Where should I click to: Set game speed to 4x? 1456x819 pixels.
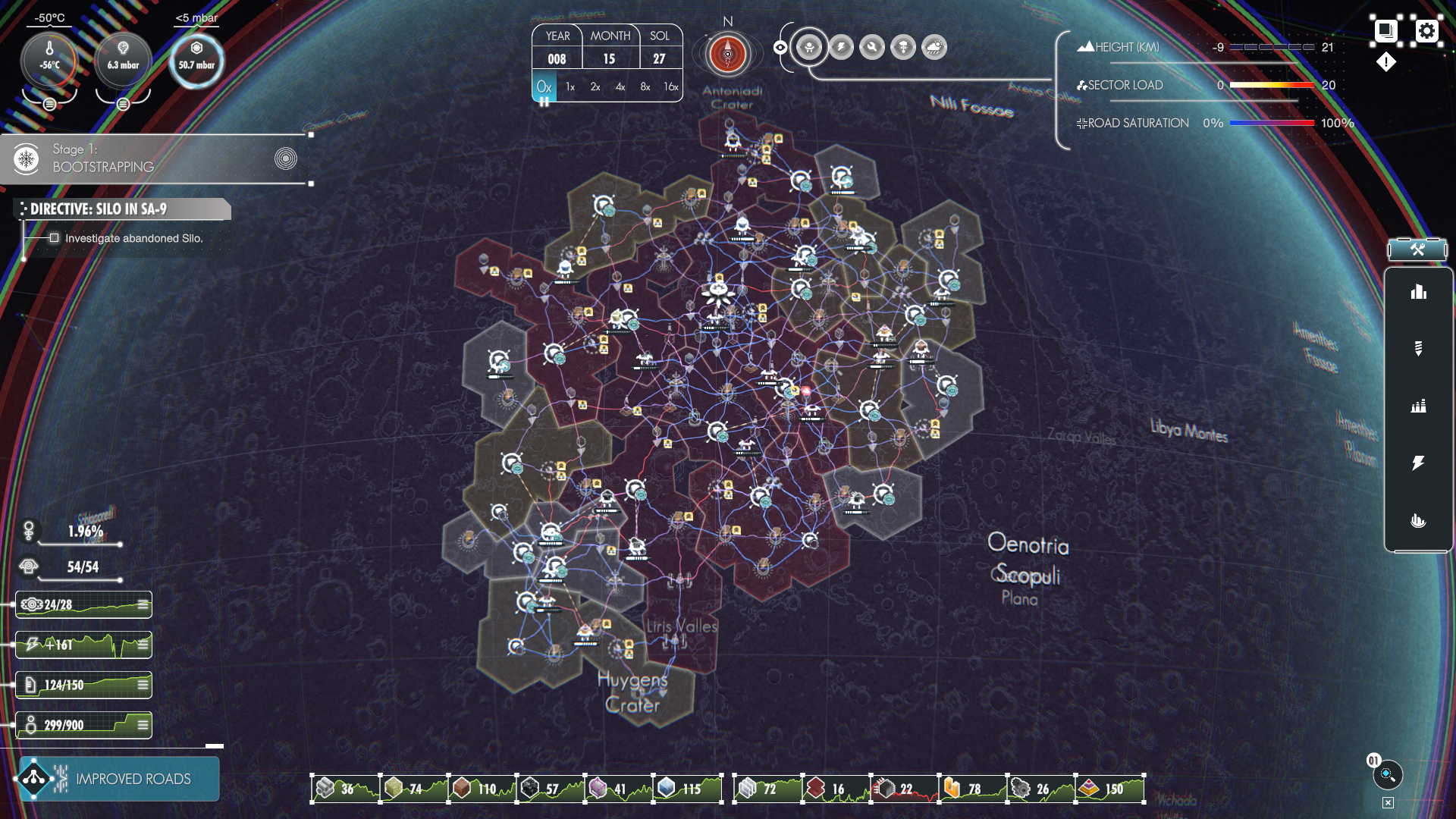[x=620, y=87]
